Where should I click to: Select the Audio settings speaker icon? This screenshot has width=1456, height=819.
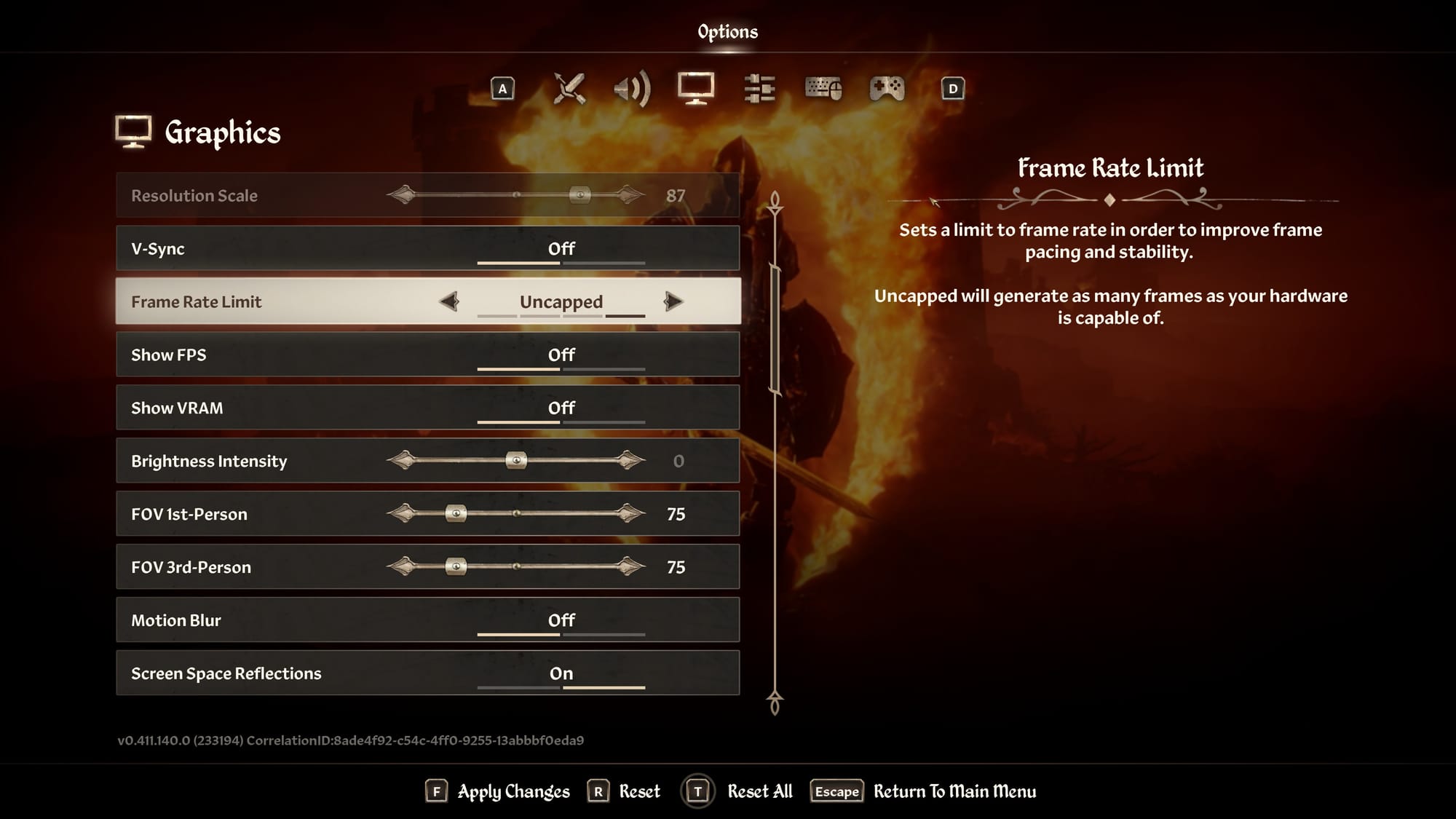tap(630, 89)
